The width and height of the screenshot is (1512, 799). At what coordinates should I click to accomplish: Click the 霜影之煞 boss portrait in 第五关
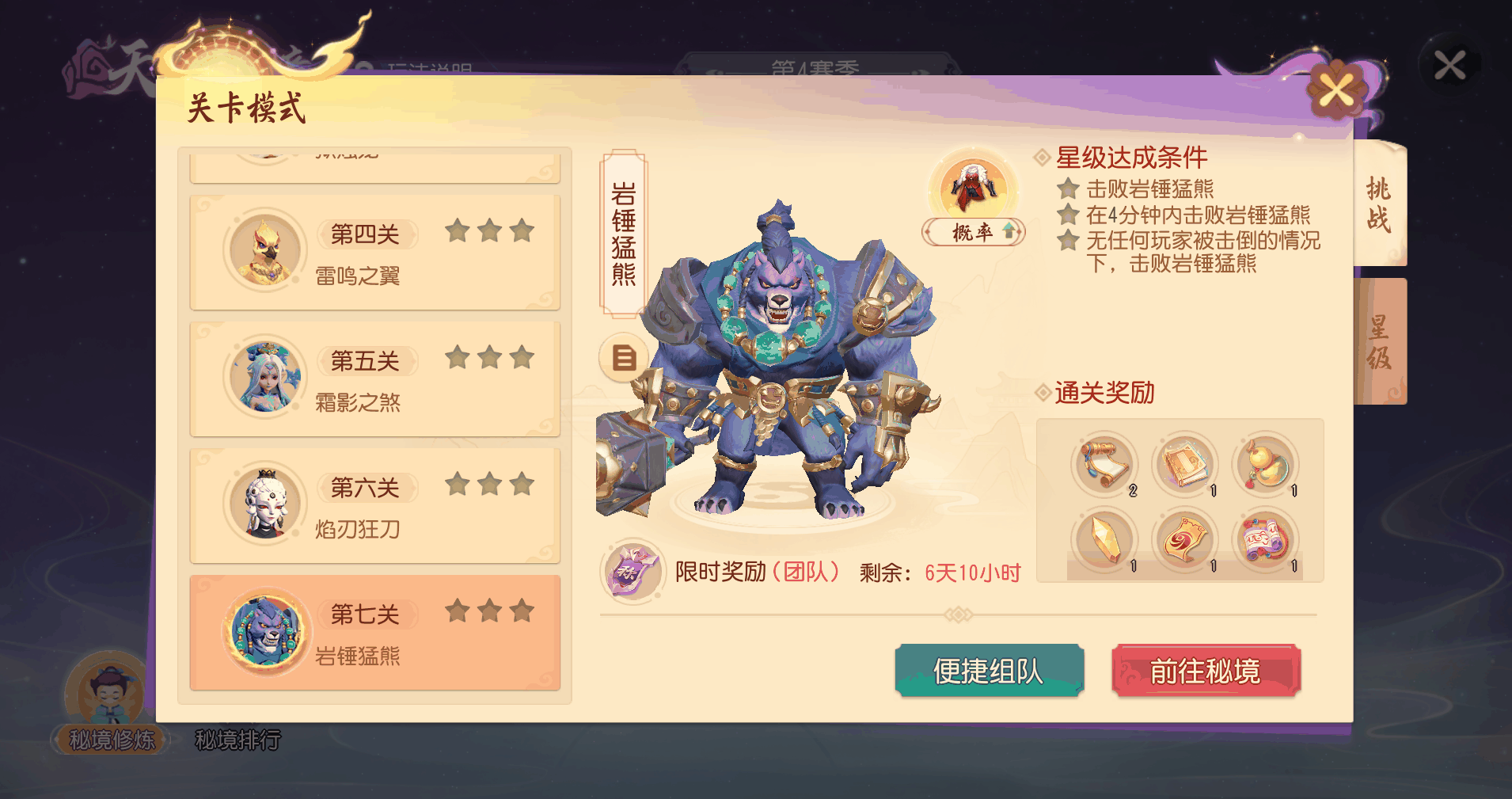pyautogui.click(x=265, y=379)
